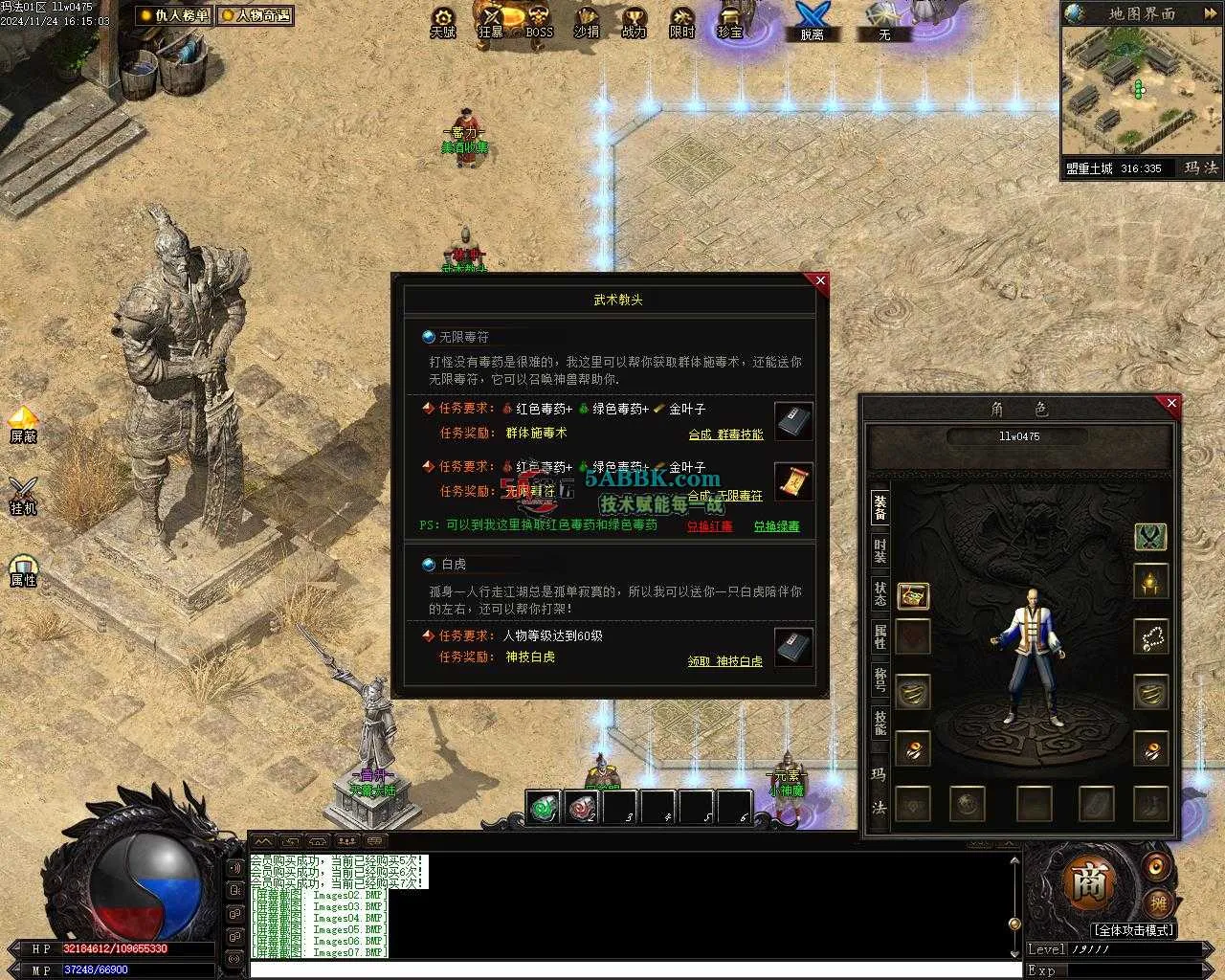Show the 技能 skills tab
The image size is (1225, 980).
tap(880, 724)
